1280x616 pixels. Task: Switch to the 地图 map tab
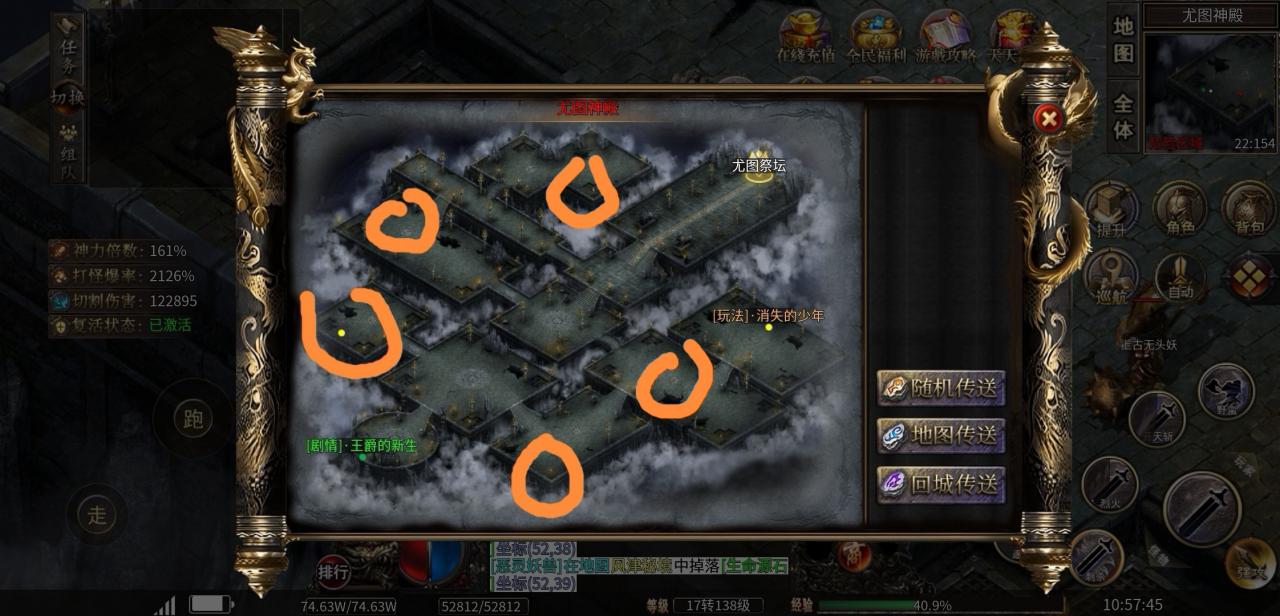pyautogui.click(x=1123, y=40)
